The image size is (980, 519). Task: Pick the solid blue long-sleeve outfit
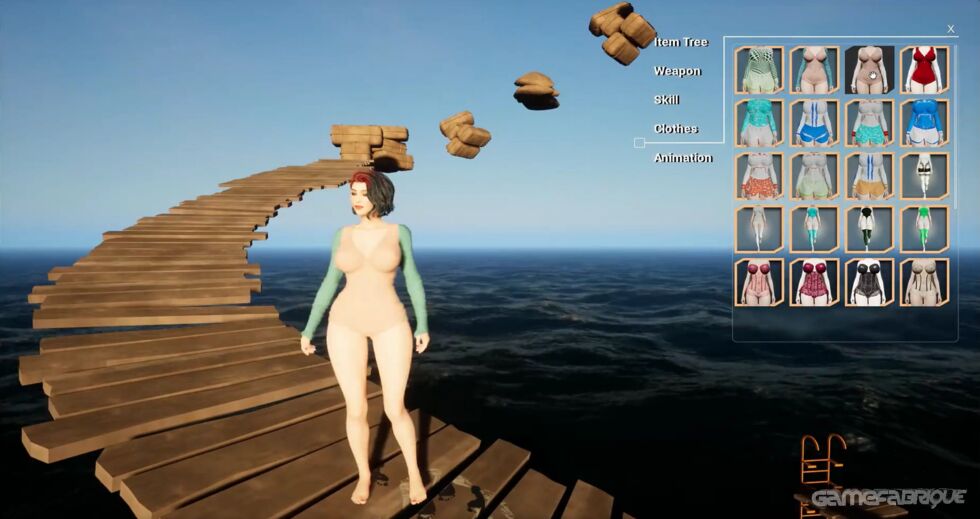924,123
